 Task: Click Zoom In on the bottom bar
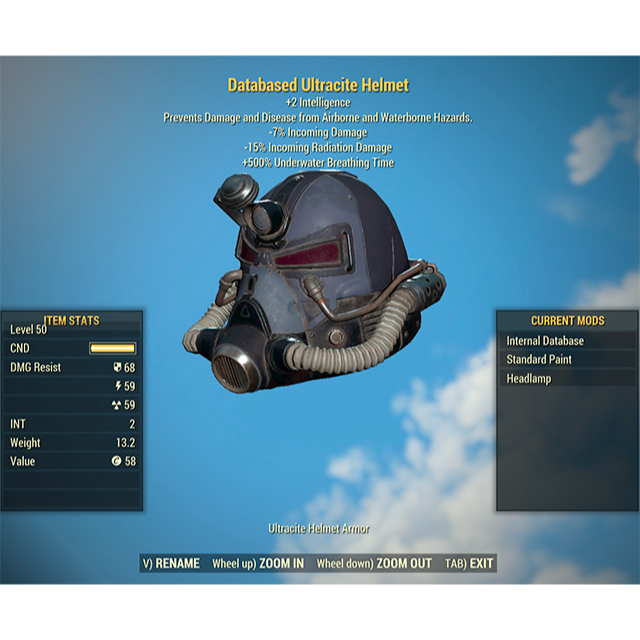coord(258,564)
